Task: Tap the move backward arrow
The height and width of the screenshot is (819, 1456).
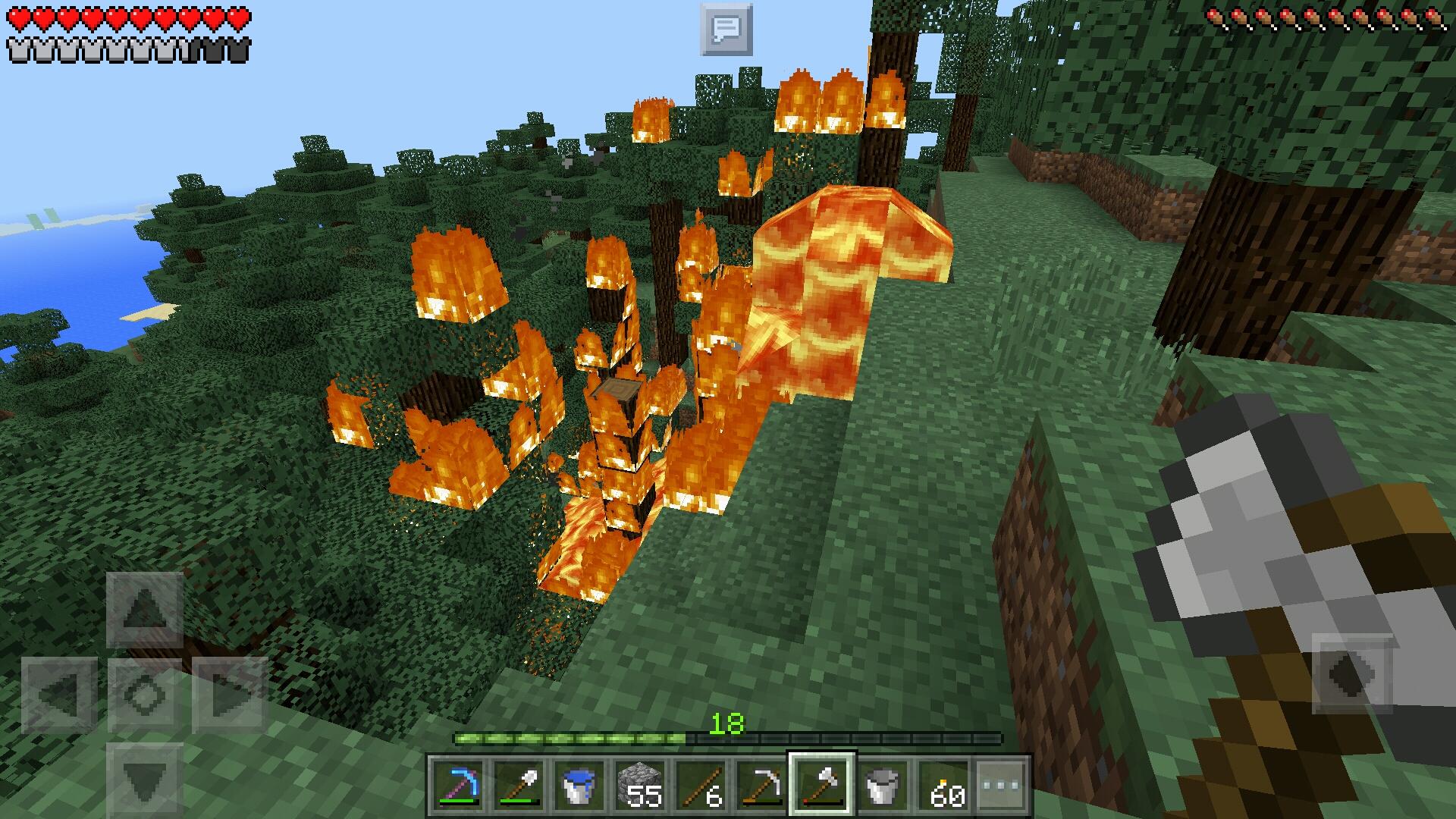Action: pyautogui.click(x=144, y=780)
